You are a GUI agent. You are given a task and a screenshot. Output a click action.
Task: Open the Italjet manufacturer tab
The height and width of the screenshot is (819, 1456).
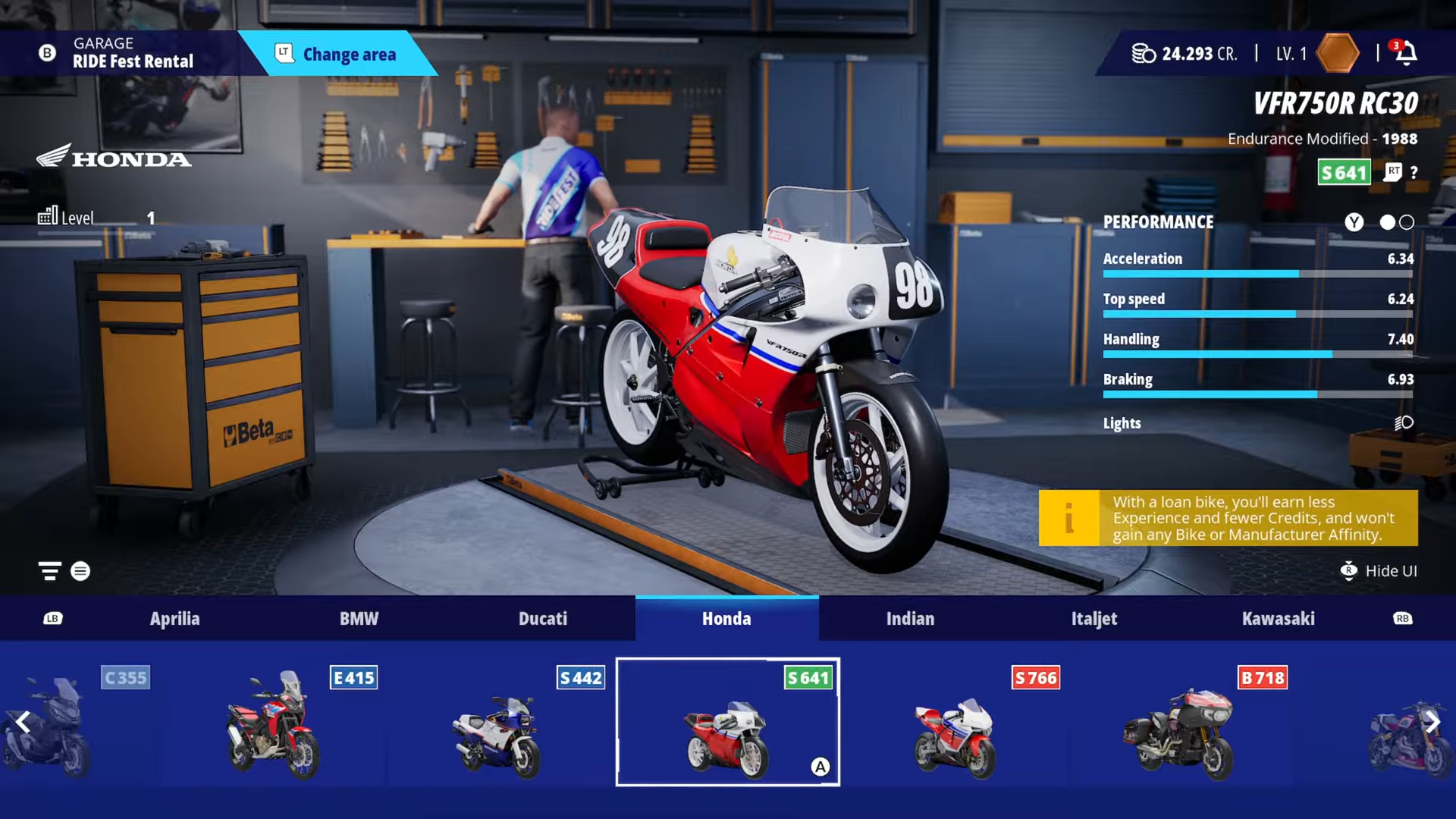(1094, 619)
